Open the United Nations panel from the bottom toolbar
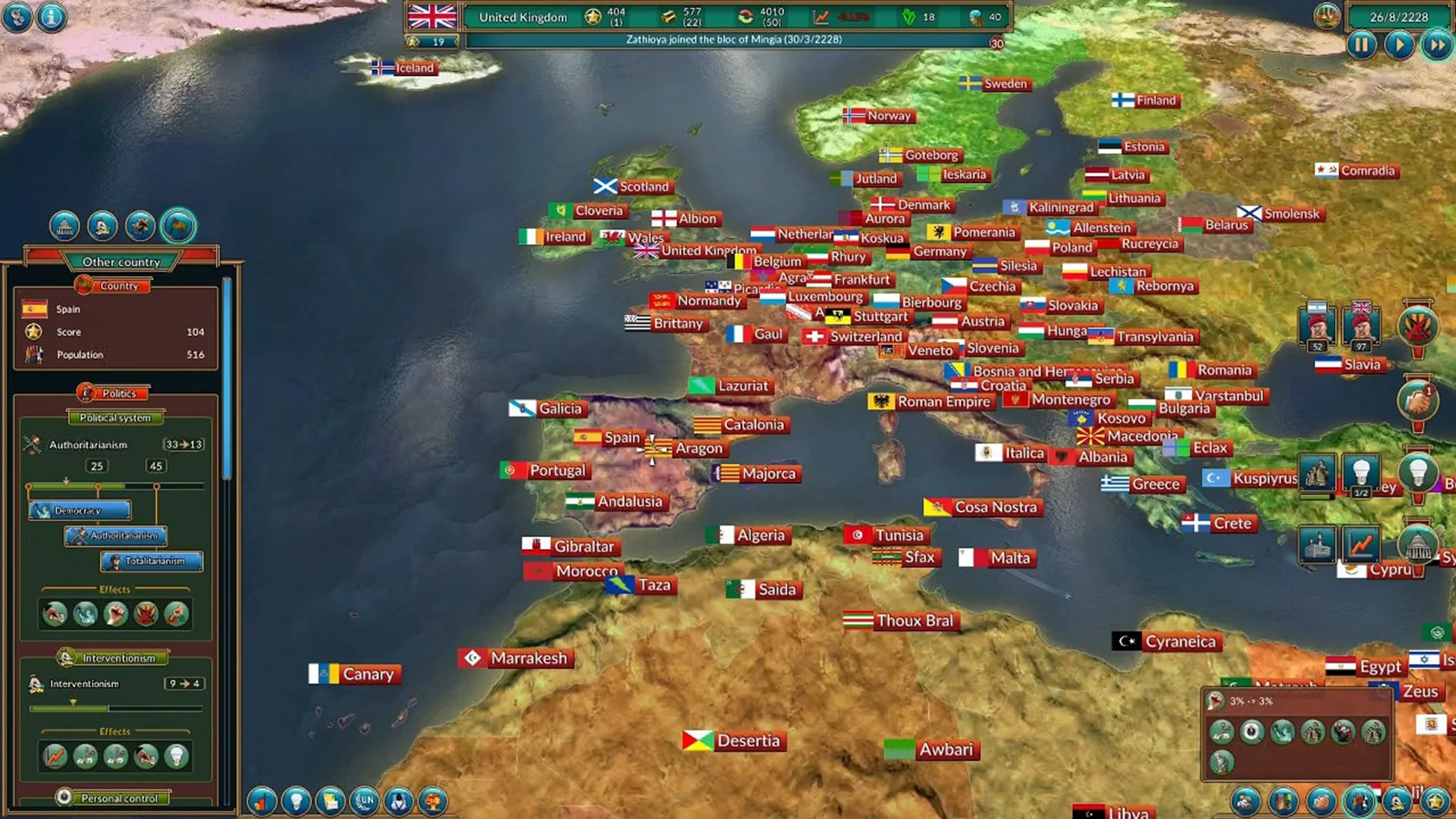Viewport: 1456px width, 819px height. (x=364, y=802)
